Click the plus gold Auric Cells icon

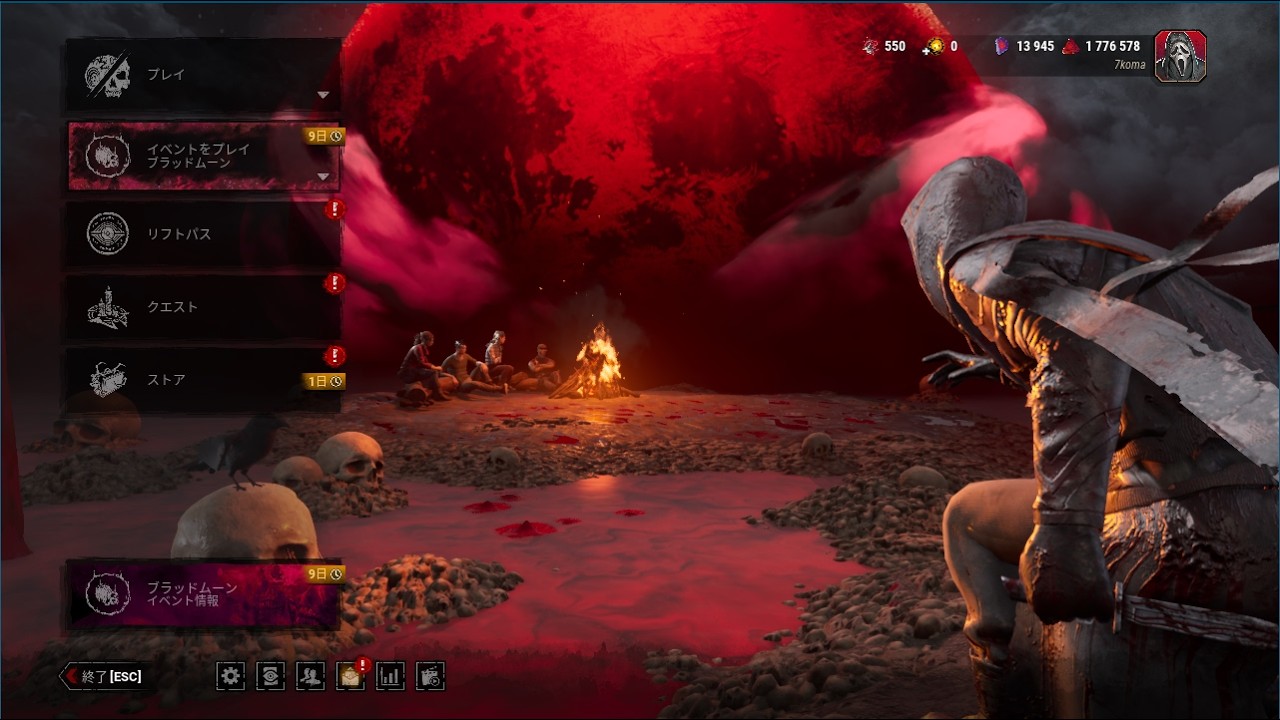coord(934,47)
